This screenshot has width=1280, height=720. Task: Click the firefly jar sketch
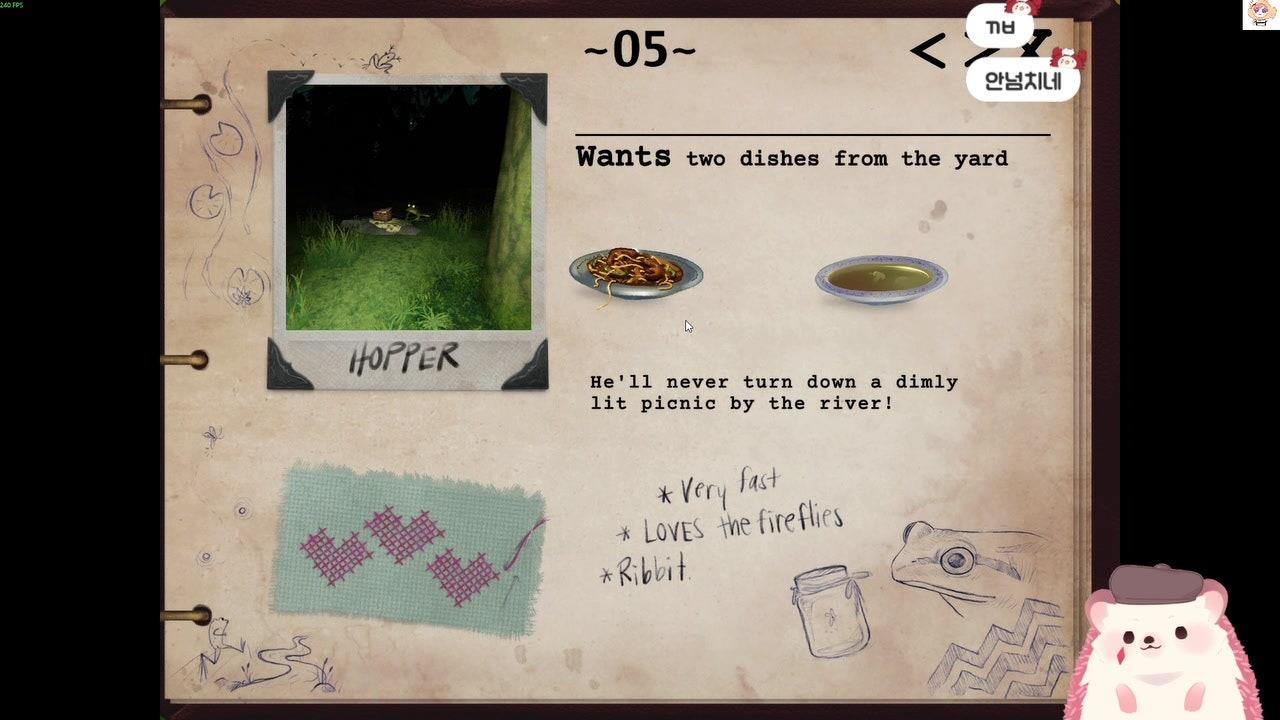[830, 610]
